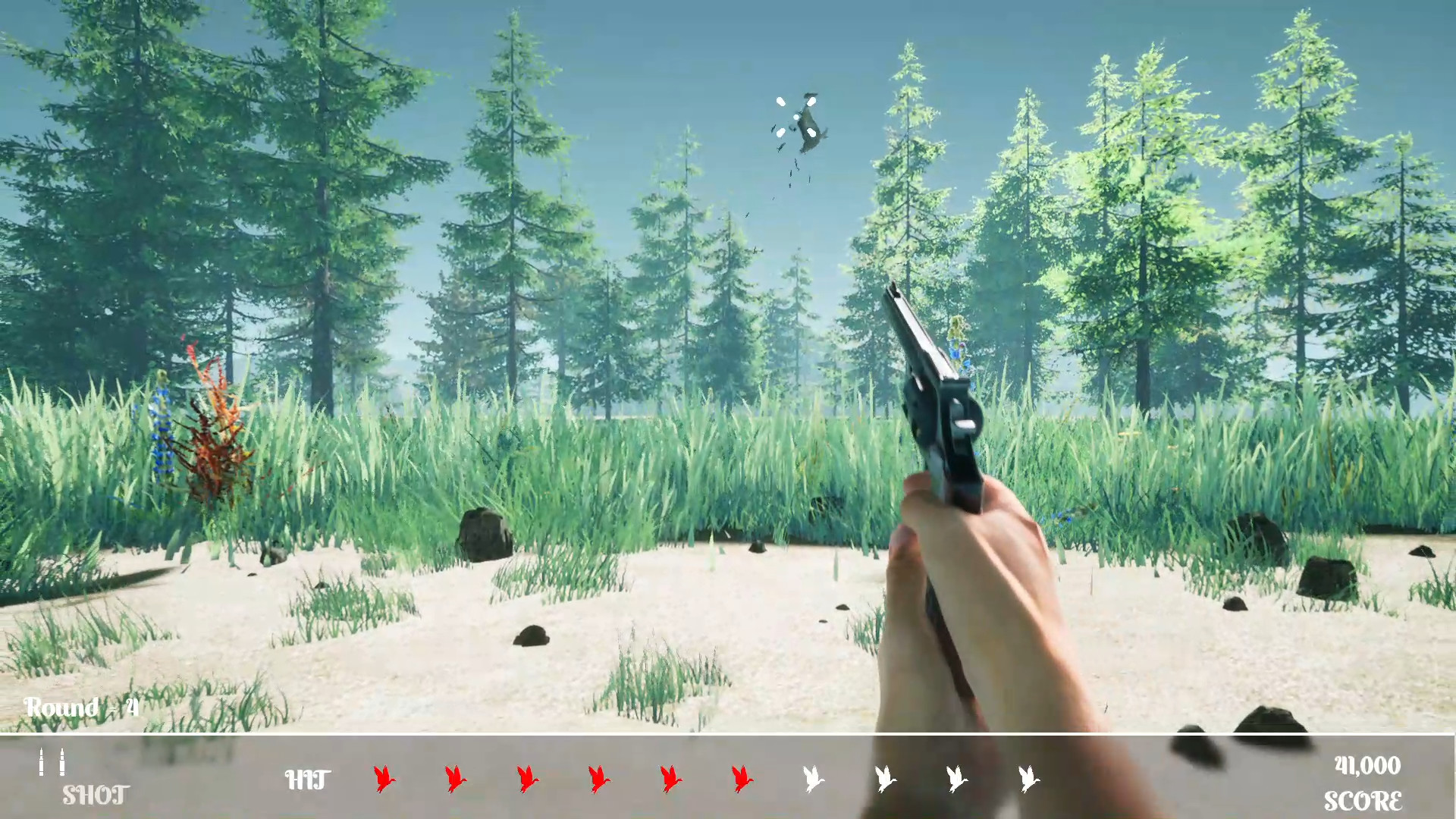The height and width of the screenshot is (819, 1456).
Task: Select the first white duck icon
Action: [x=814, y=777]
